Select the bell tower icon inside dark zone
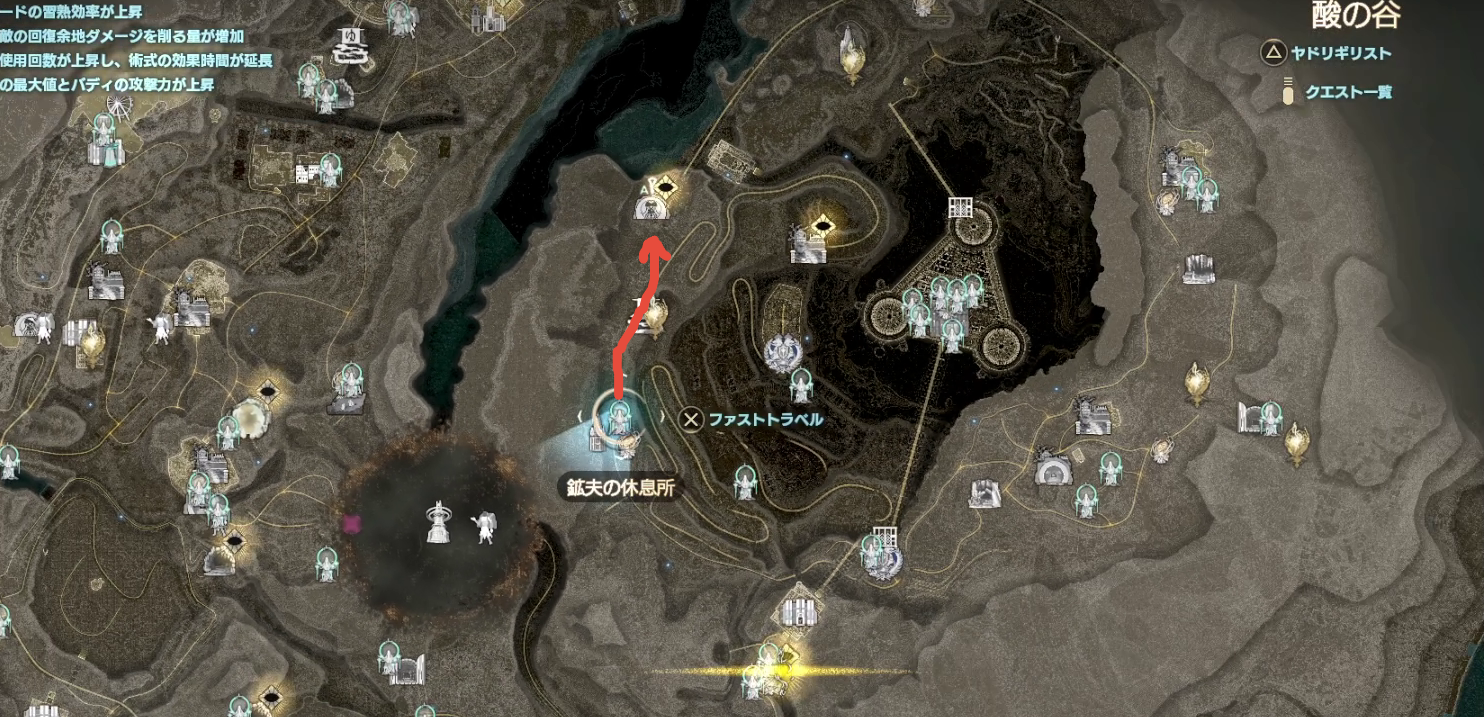1484x717 pixels. pos(437,522)
